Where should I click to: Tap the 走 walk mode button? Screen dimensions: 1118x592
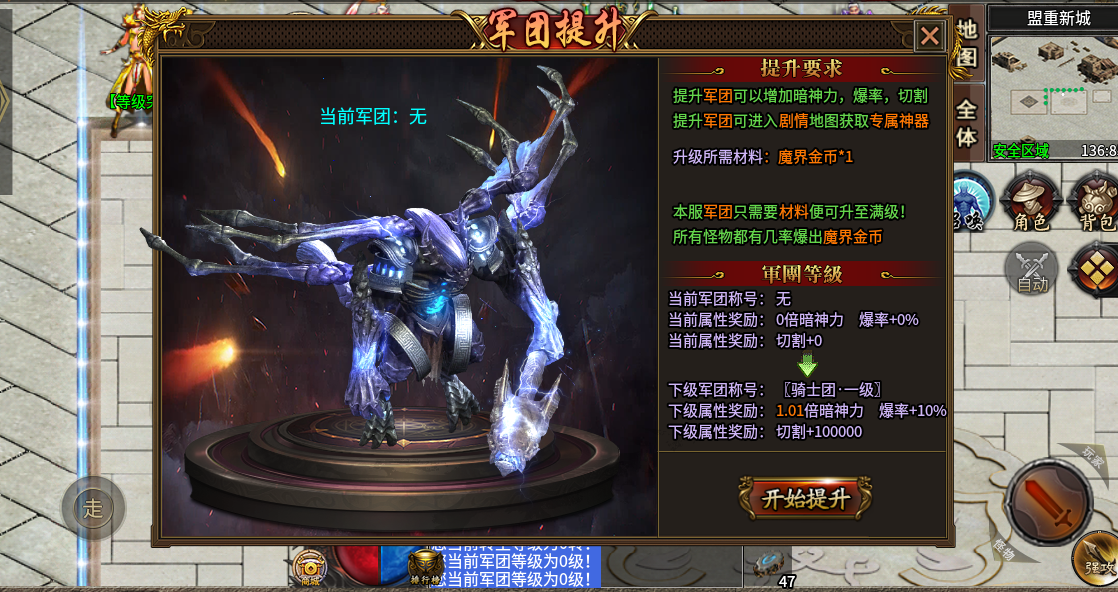coord(93,508)
